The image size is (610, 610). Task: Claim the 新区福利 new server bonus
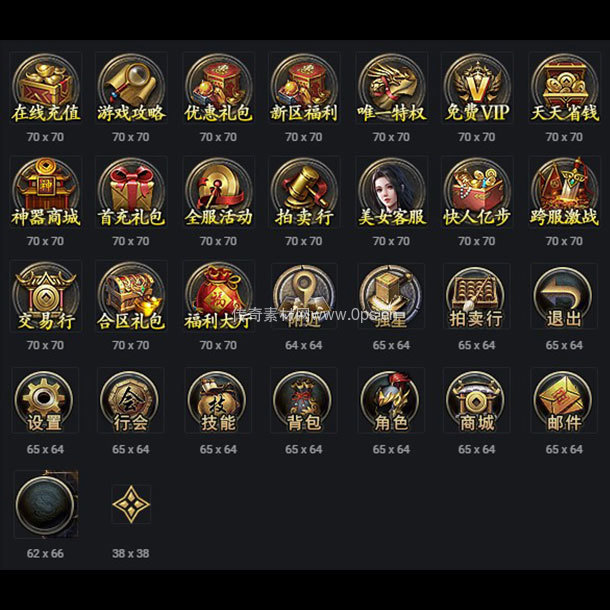[304, 88]
